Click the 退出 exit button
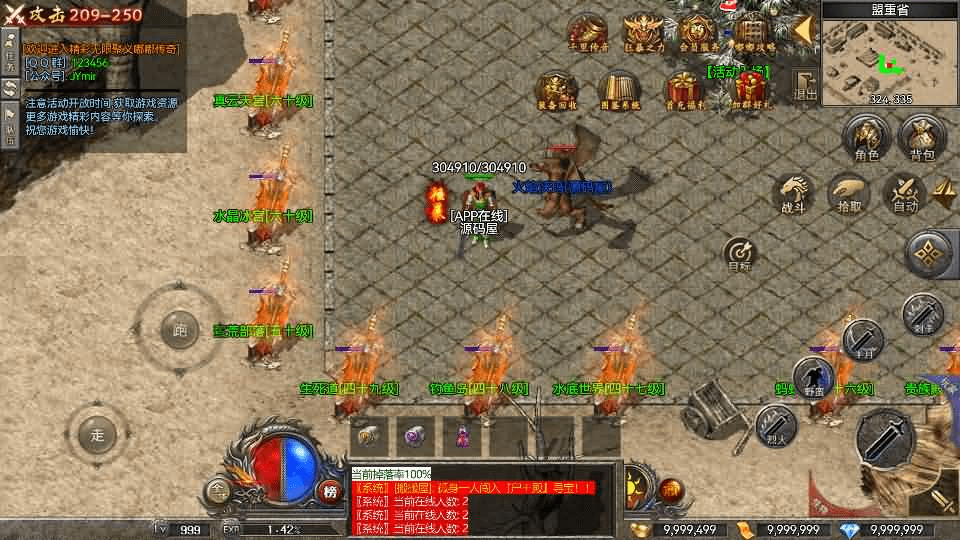The width and height of the screenshot is (960, 540). pyautogui.click(x=805, y=86)
